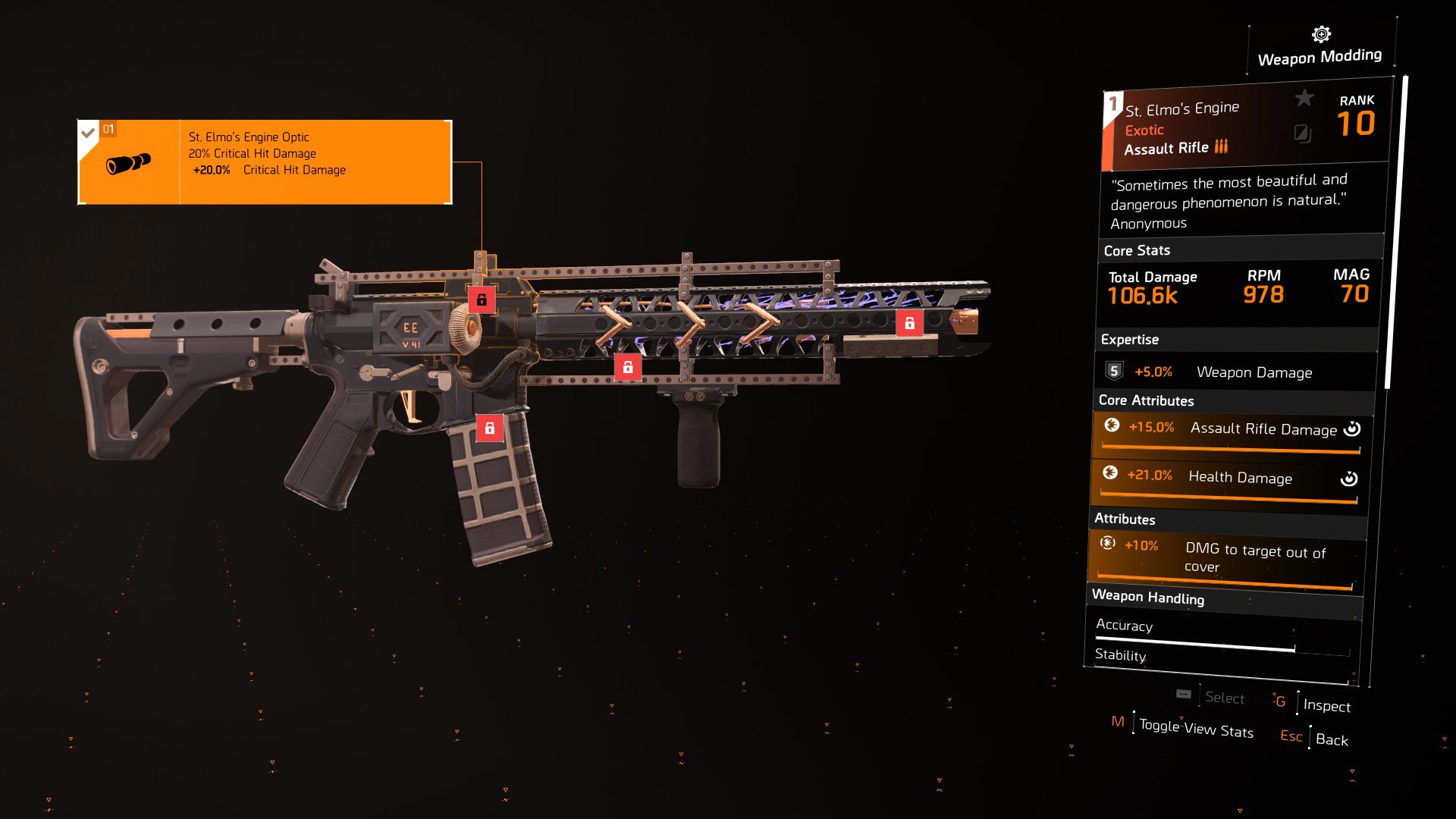Switch to the Weapon Modding tab
This screenshot has width=1456, height=819.
(1319, 55)
